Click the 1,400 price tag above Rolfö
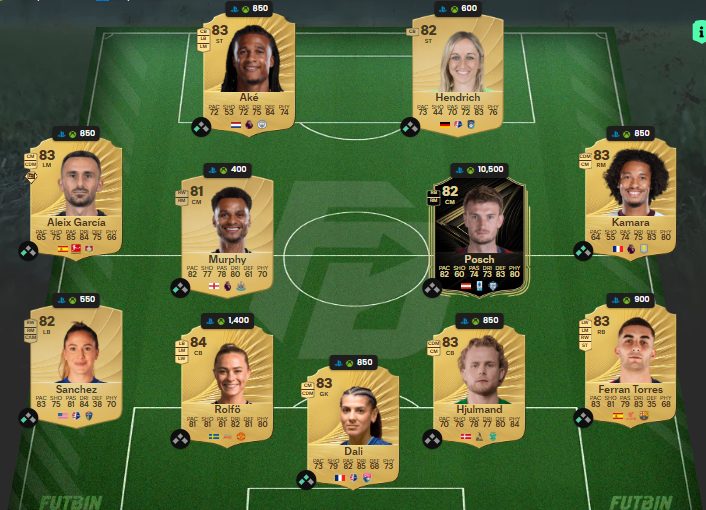Viewport: 706px width, 510px height. pos(228,321)
